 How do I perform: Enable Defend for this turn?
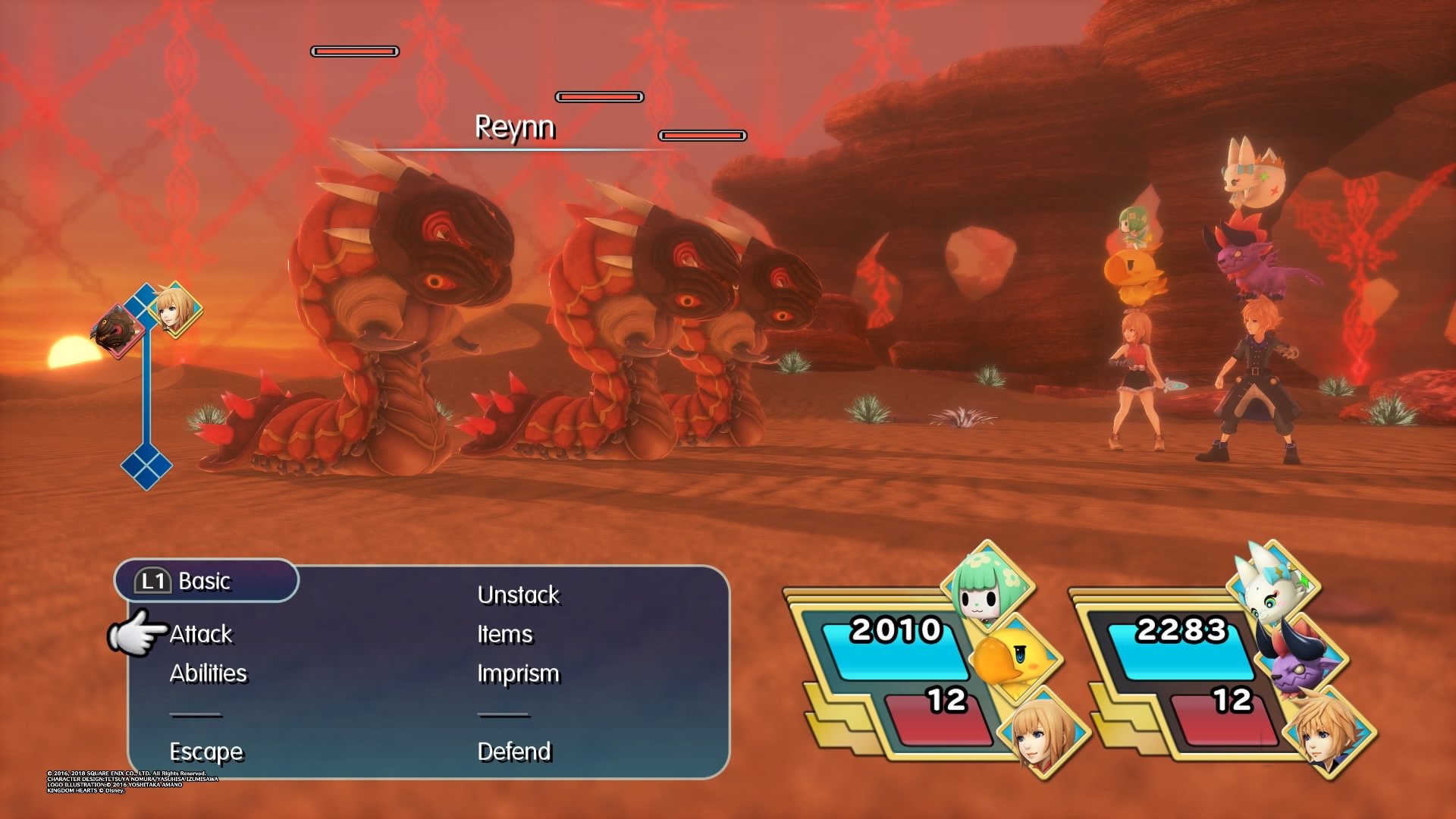[x=514, y=752]
